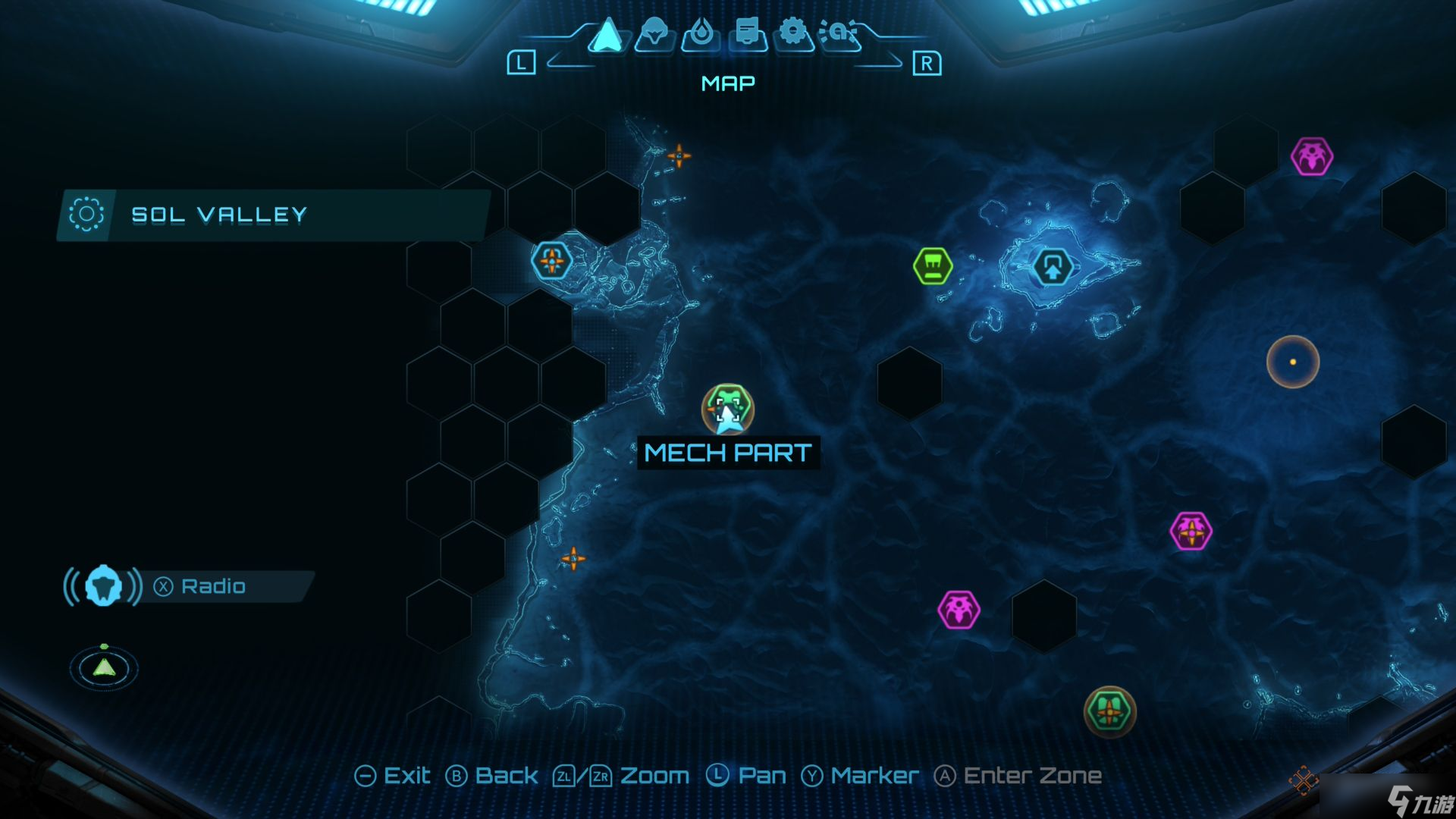Open the Radio communication icon

103,586
